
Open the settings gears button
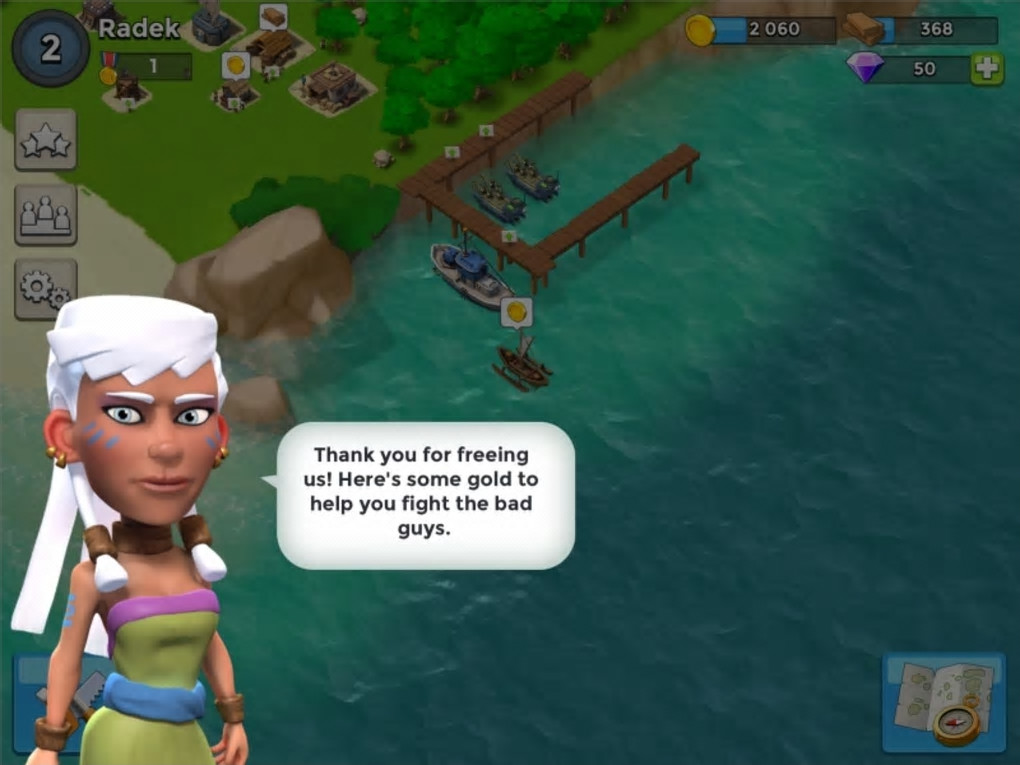(x=46, y=289)
